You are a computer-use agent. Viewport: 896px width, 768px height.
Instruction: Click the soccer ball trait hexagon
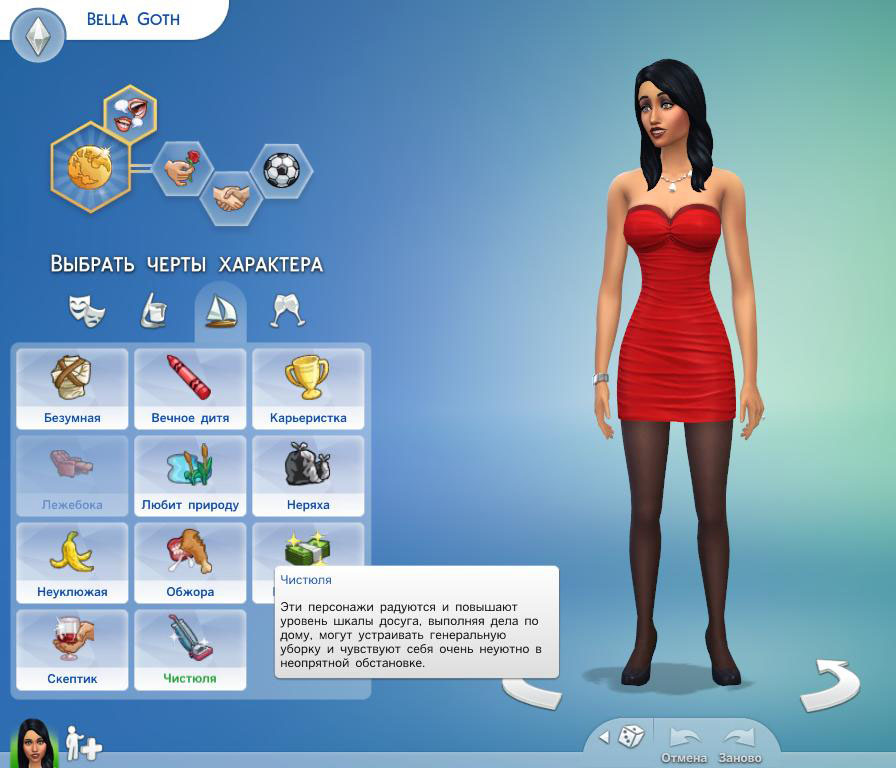point(281,170)
